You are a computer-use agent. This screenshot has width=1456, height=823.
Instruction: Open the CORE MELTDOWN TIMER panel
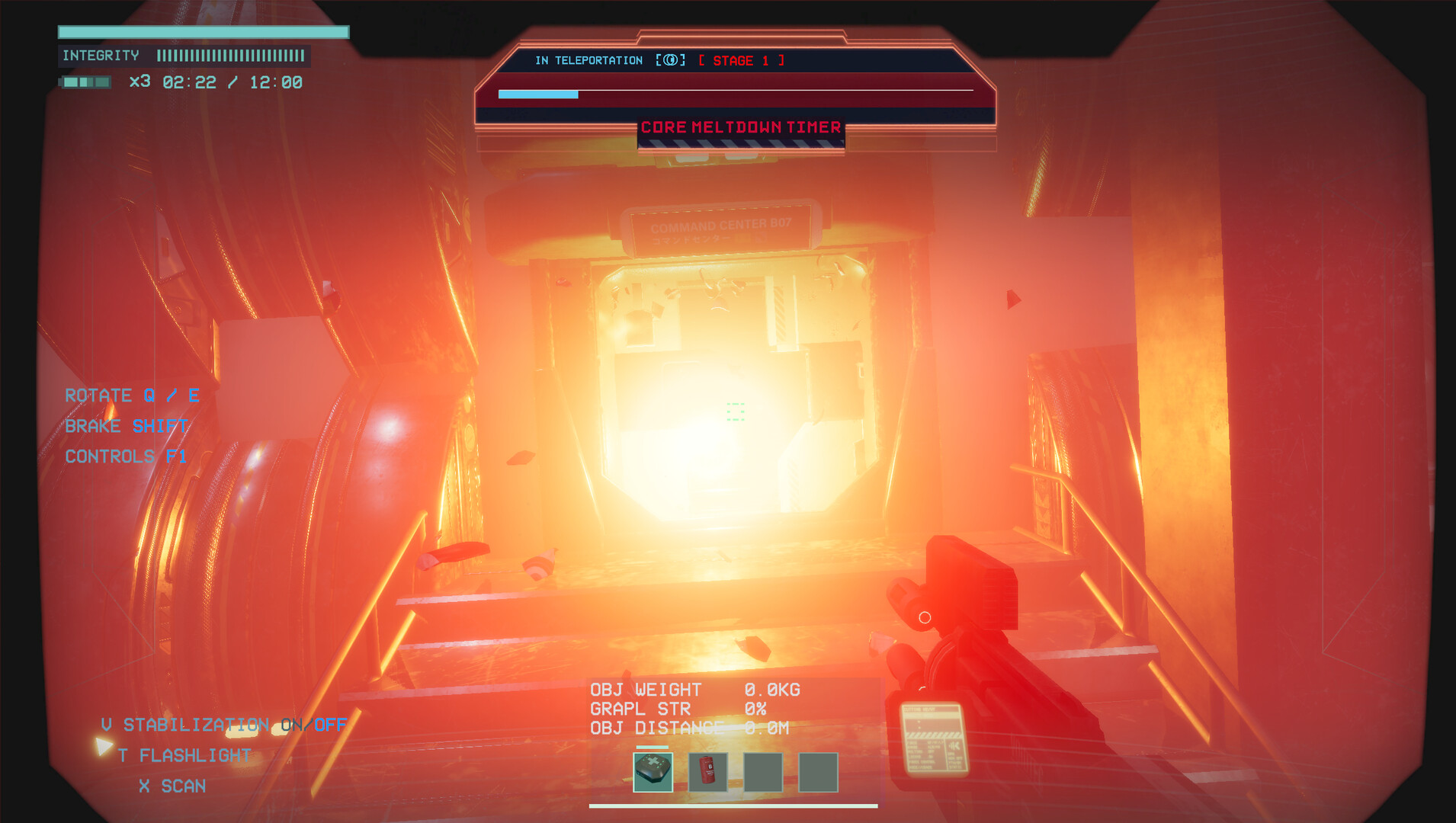coord(741,127)
